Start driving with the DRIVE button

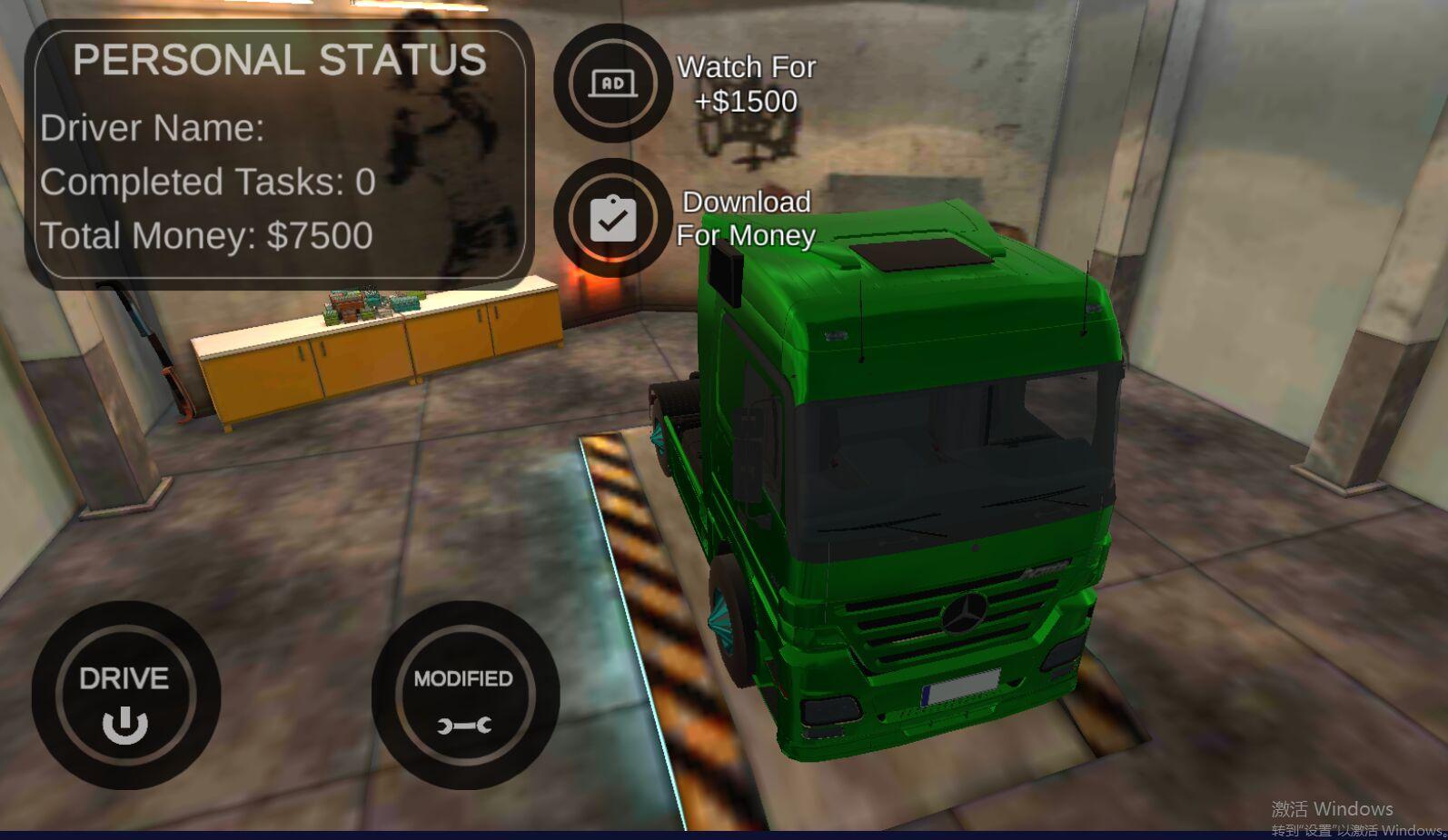click(x=125, y=696)
